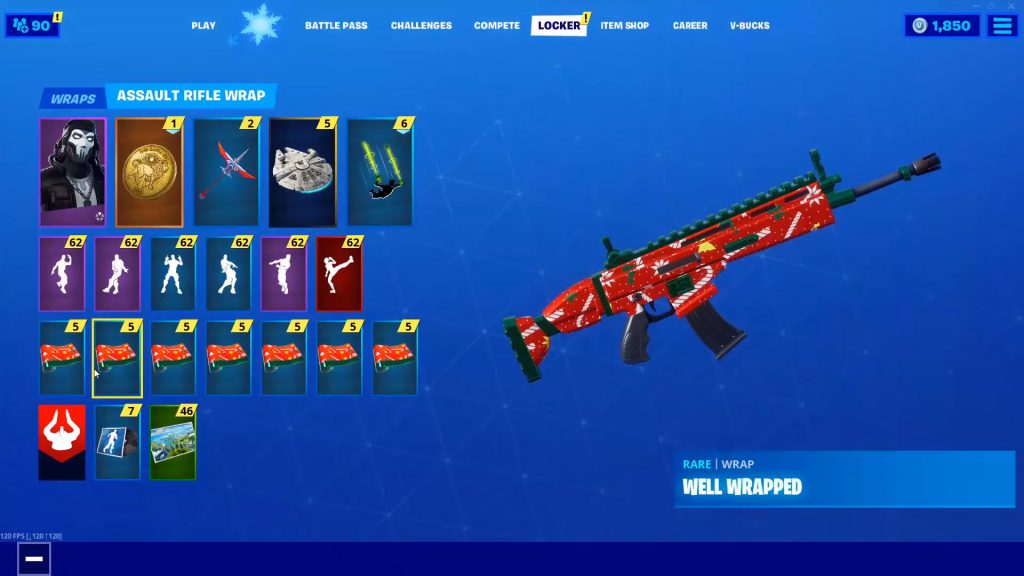Open the Play tab

click(x=203, y=25)
